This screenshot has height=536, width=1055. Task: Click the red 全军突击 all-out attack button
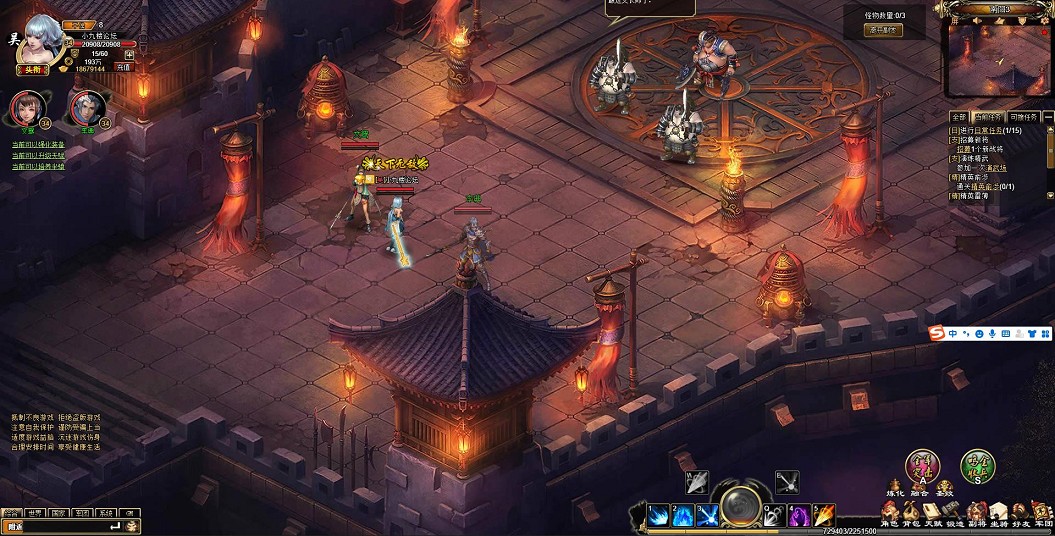click(x=922, y=466)
